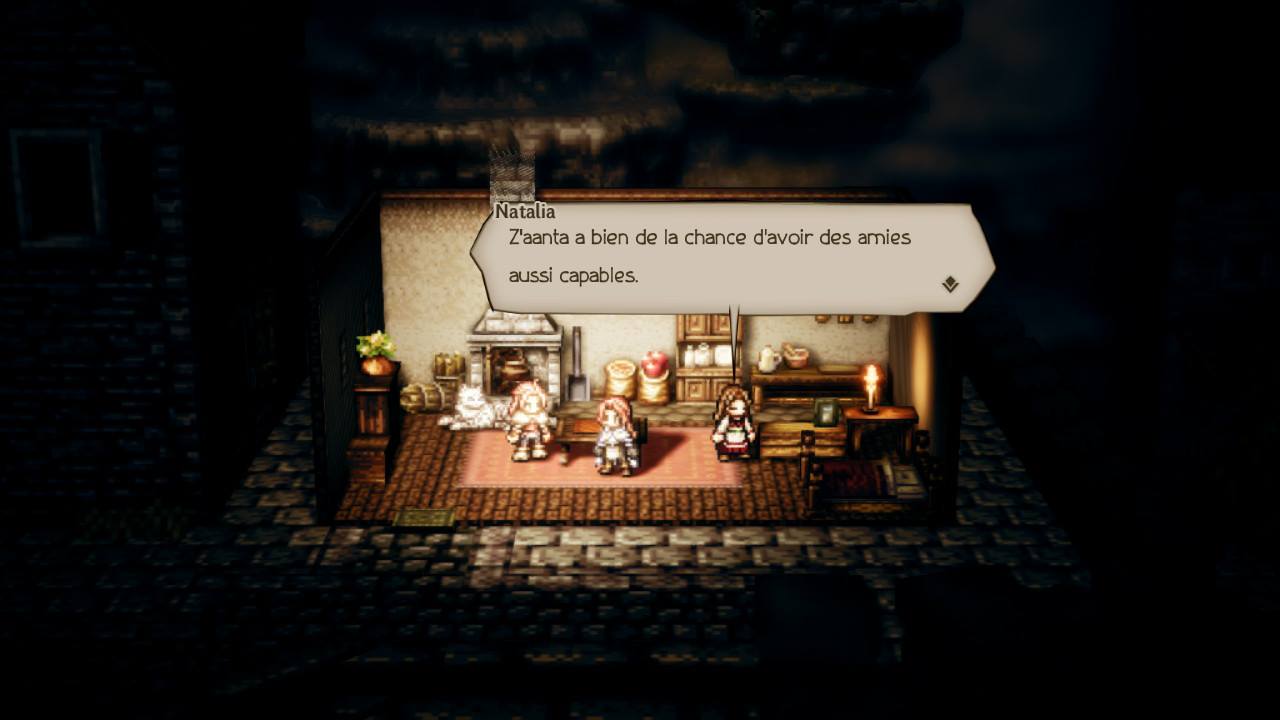1280x720 pixels.
Task: Select Natalia wearing the red apron
Action: click(x=734, y=426)
